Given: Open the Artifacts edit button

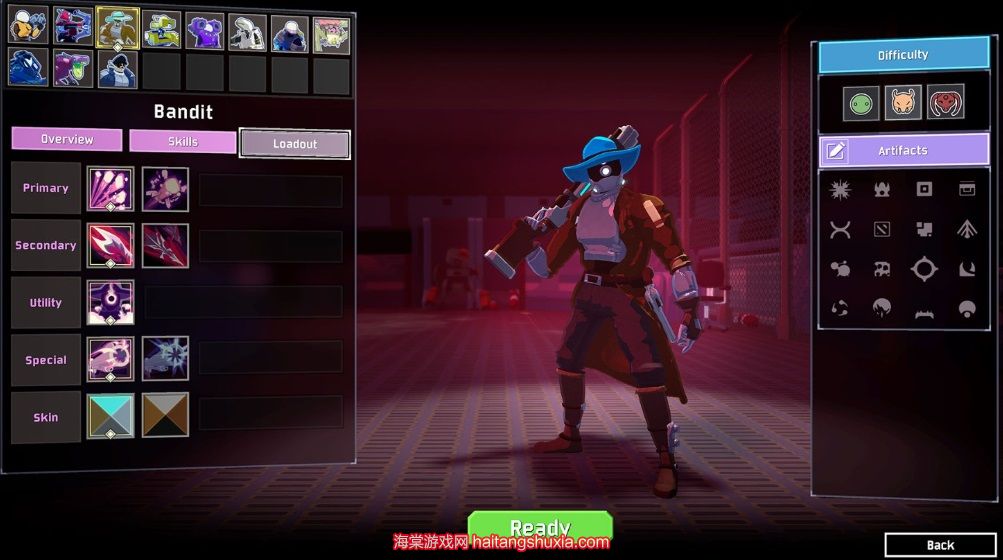Looking at the screenshot, I should coord(836,151).
